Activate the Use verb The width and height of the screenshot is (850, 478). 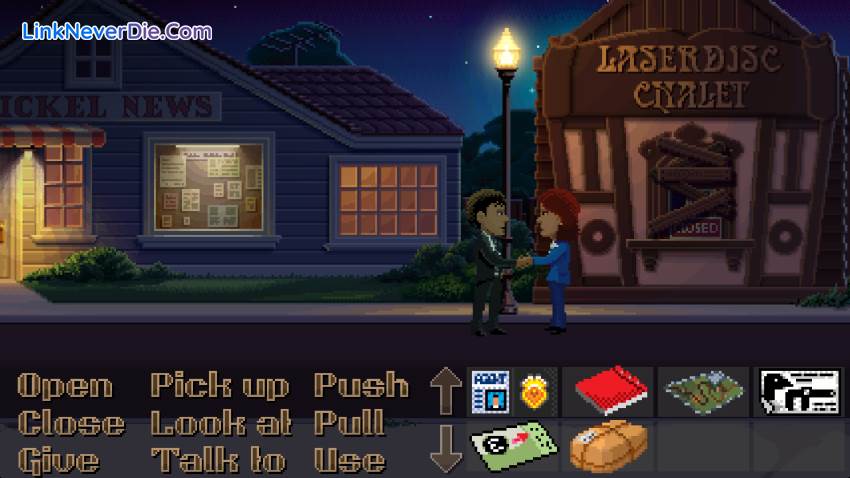coord(349,460)
